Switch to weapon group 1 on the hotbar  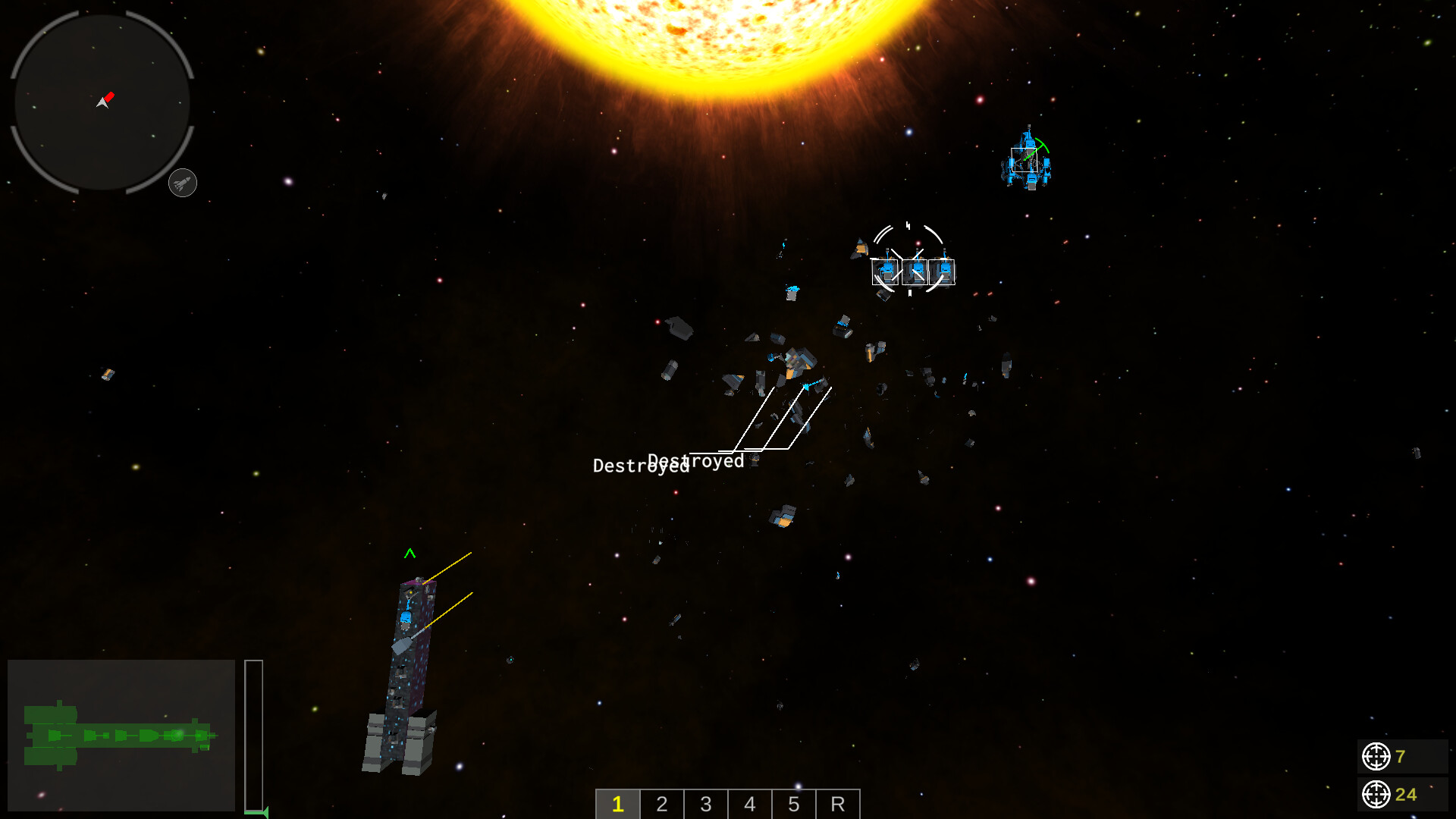pos(617,805)
